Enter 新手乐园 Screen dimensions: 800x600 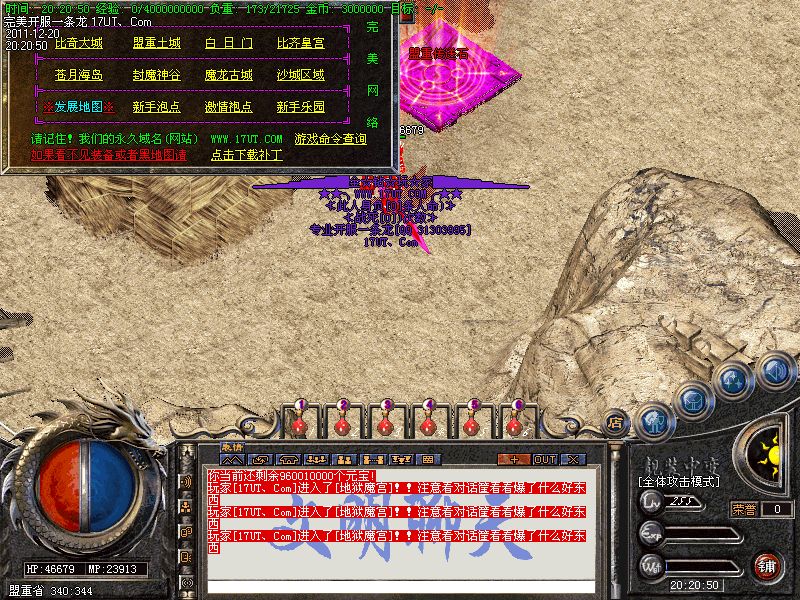(x=300, y=106)
